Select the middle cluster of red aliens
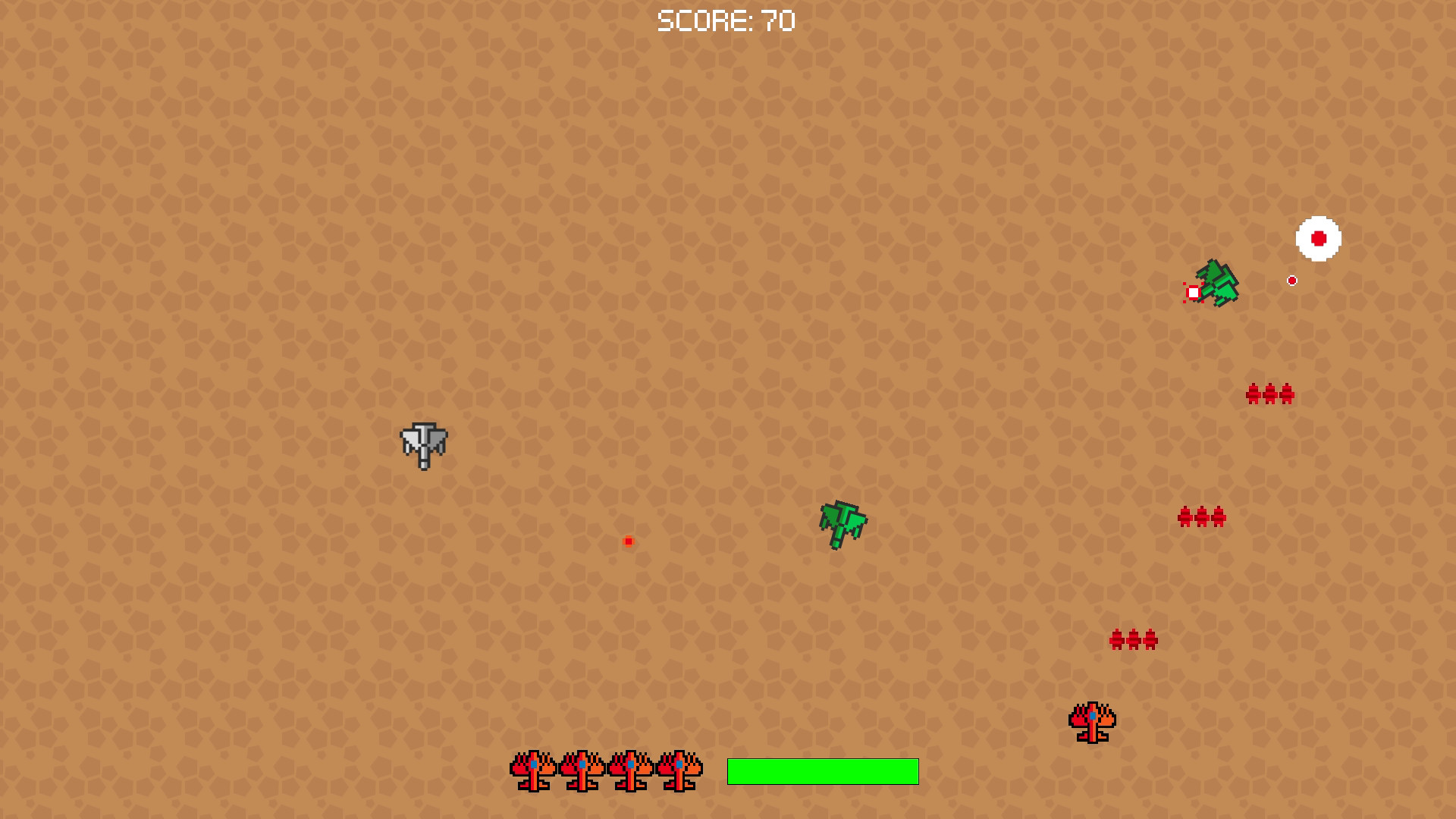Viewport: 1456px width, 819px height. 1200,518
